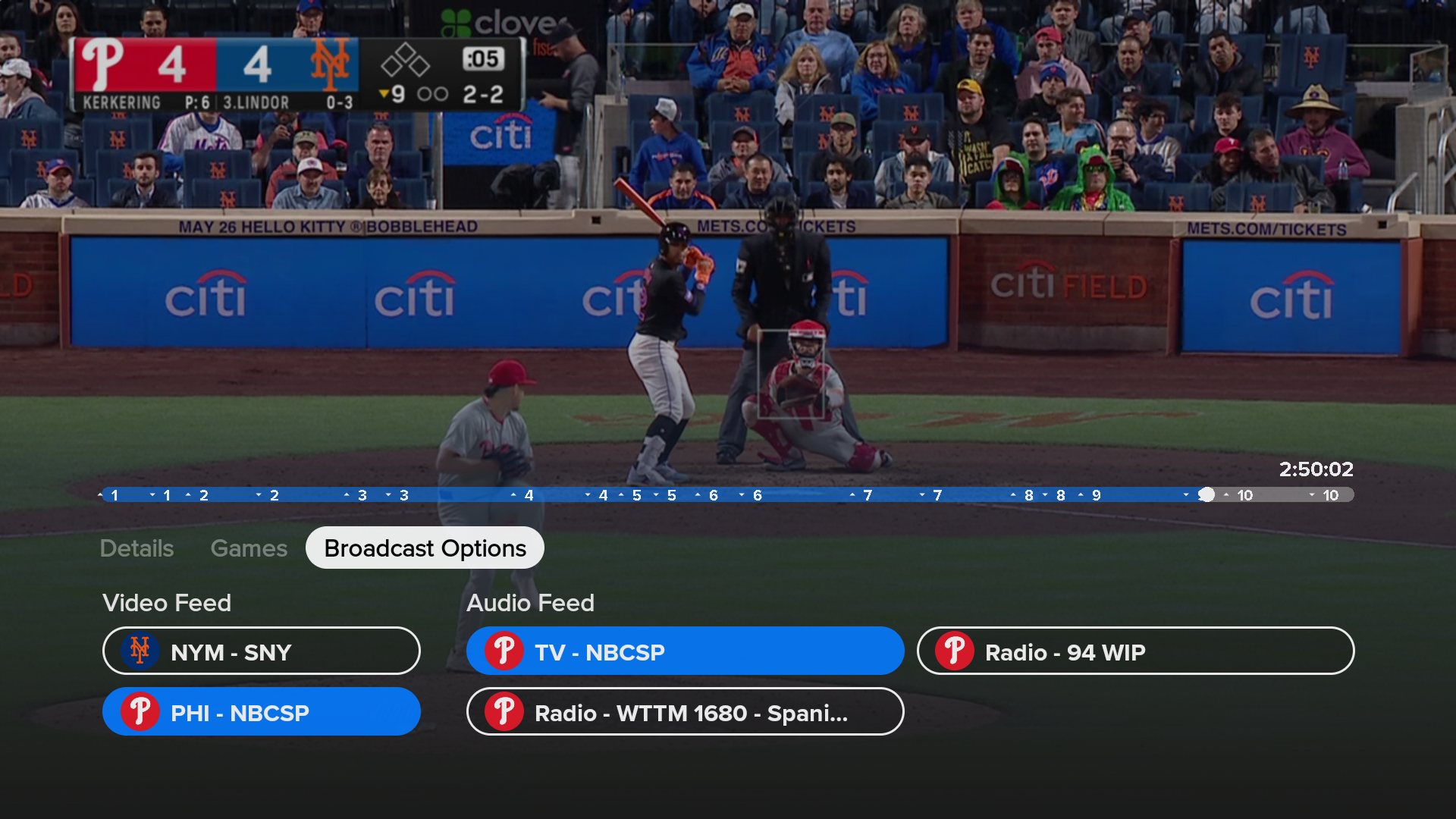Screen dimensions: 1456x819
Task: Choose the NYM - SNY video feed
Action: (x=262, y=651)
